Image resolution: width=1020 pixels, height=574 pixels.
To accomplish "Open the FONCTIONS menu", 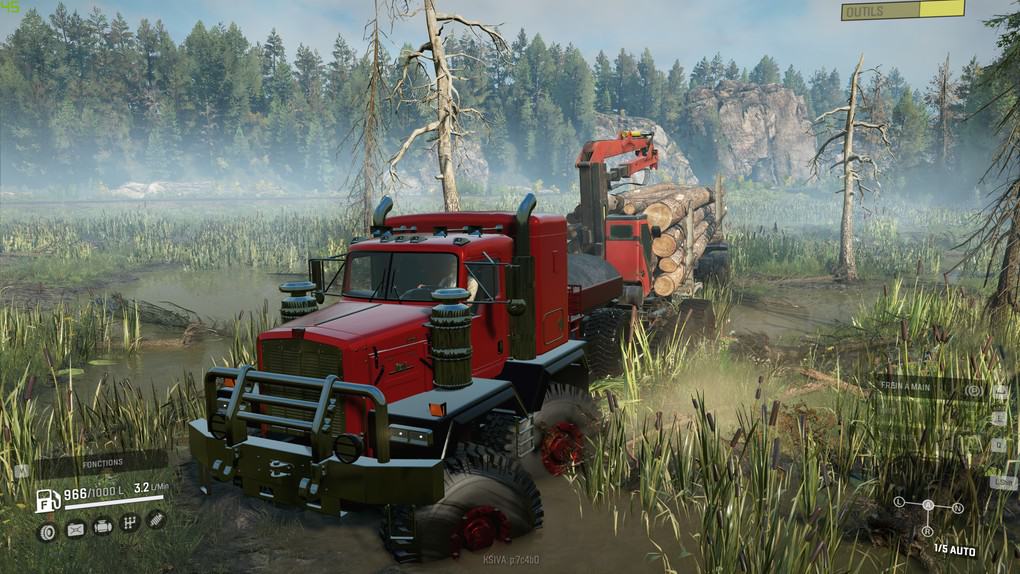I will click(103, 463).
